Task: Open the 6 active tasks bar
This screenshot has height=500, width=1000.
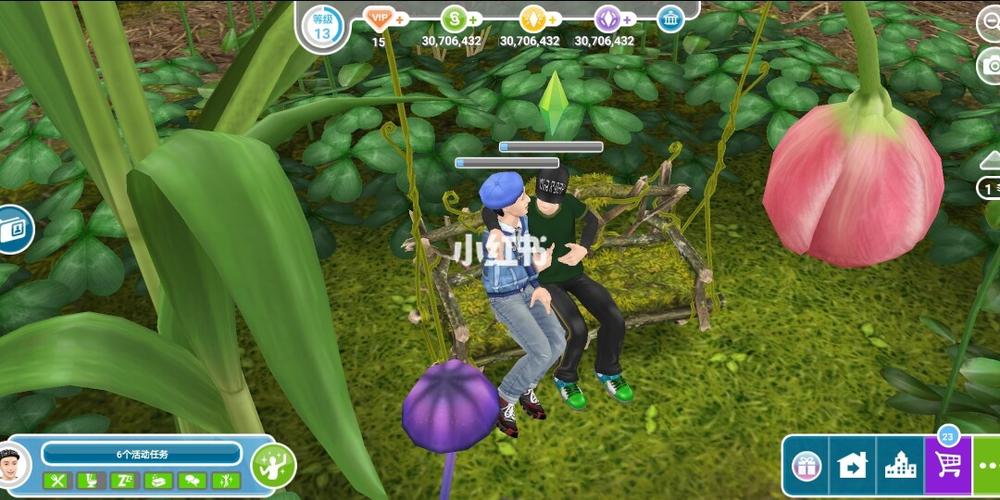Action: (142, 453)
